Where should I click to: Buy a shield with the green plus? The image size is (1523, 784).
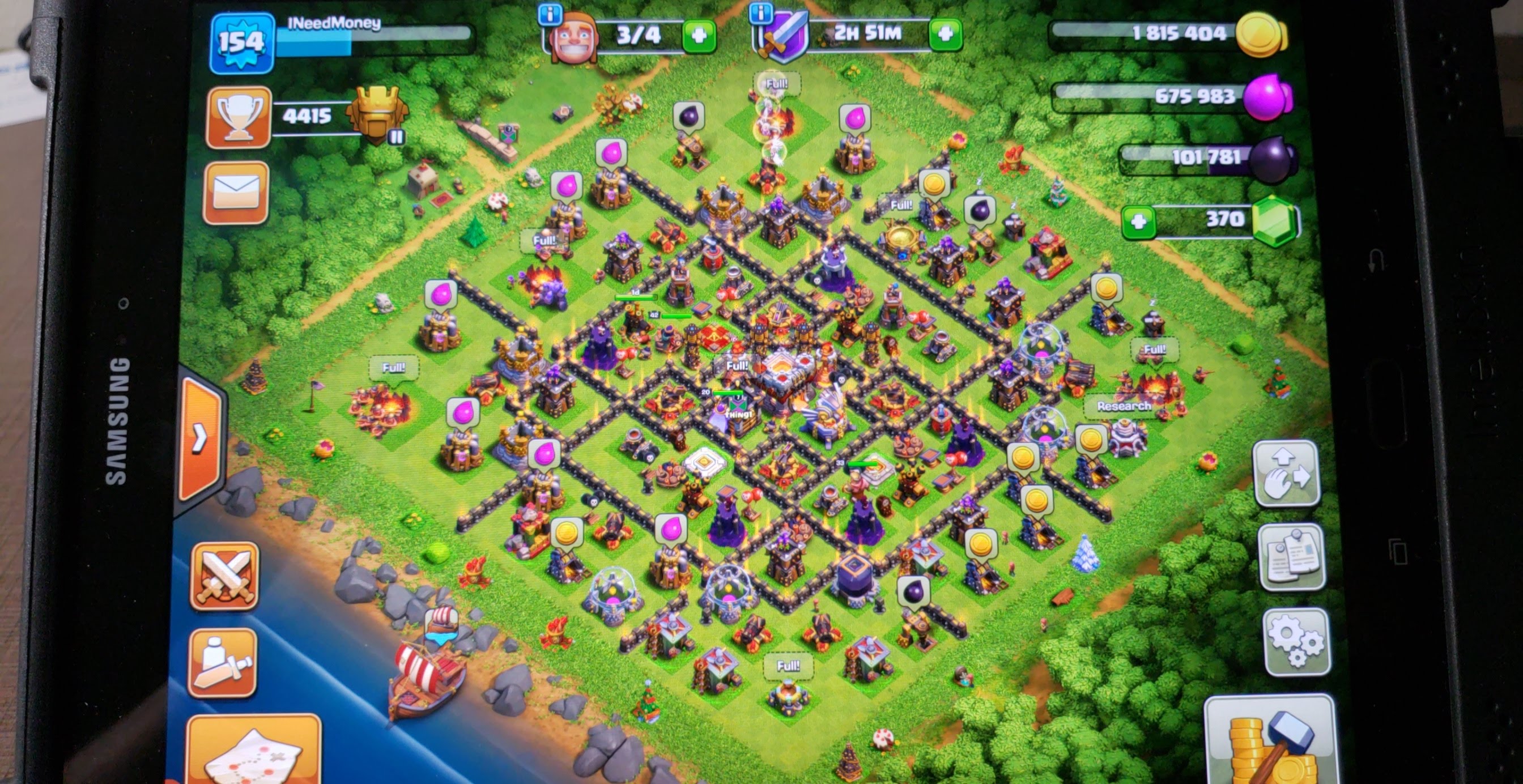point(945,33)
